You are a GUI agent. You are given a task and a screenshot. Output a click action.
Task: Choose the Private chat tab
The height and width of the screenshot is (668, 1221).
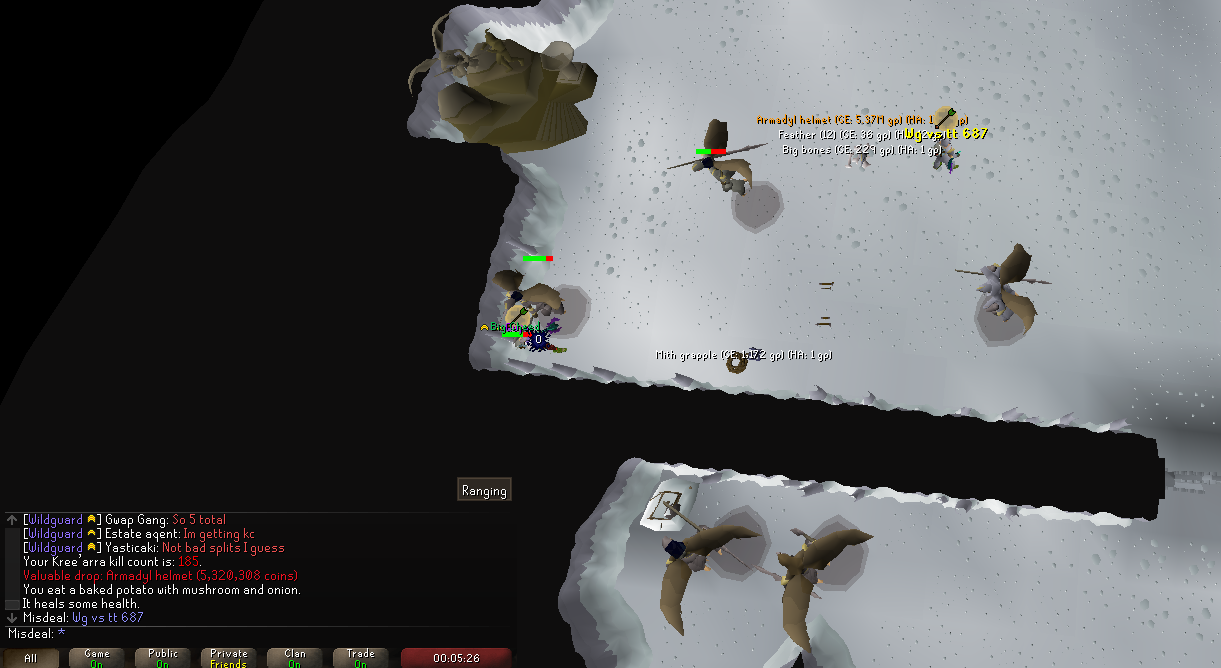pos(229,658)
